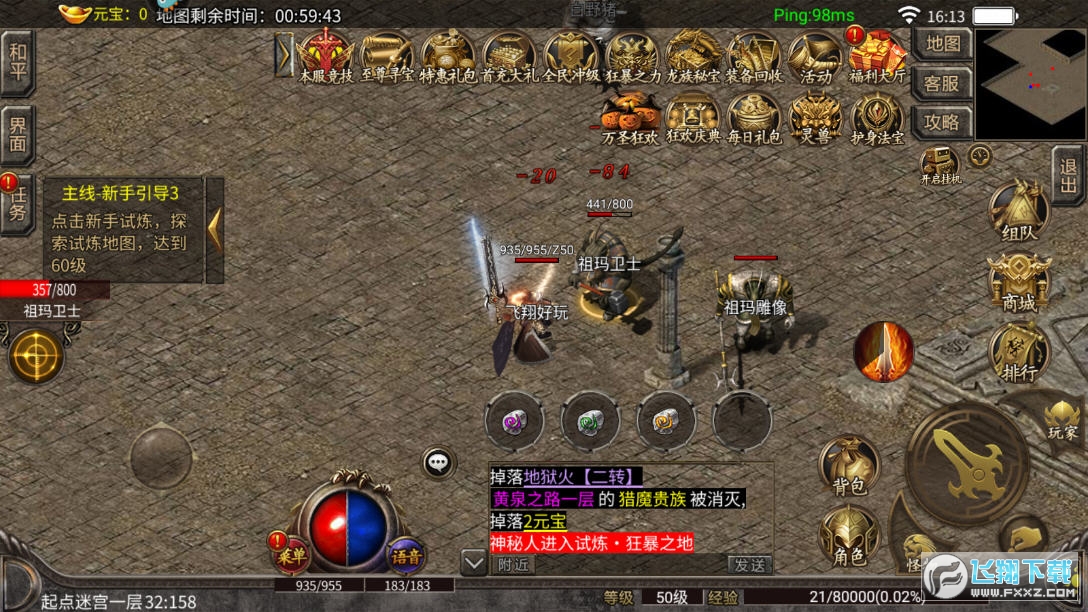Open the 地图 map button
This screenshot has width=1088, height=612.
click(x=942, y=45)
